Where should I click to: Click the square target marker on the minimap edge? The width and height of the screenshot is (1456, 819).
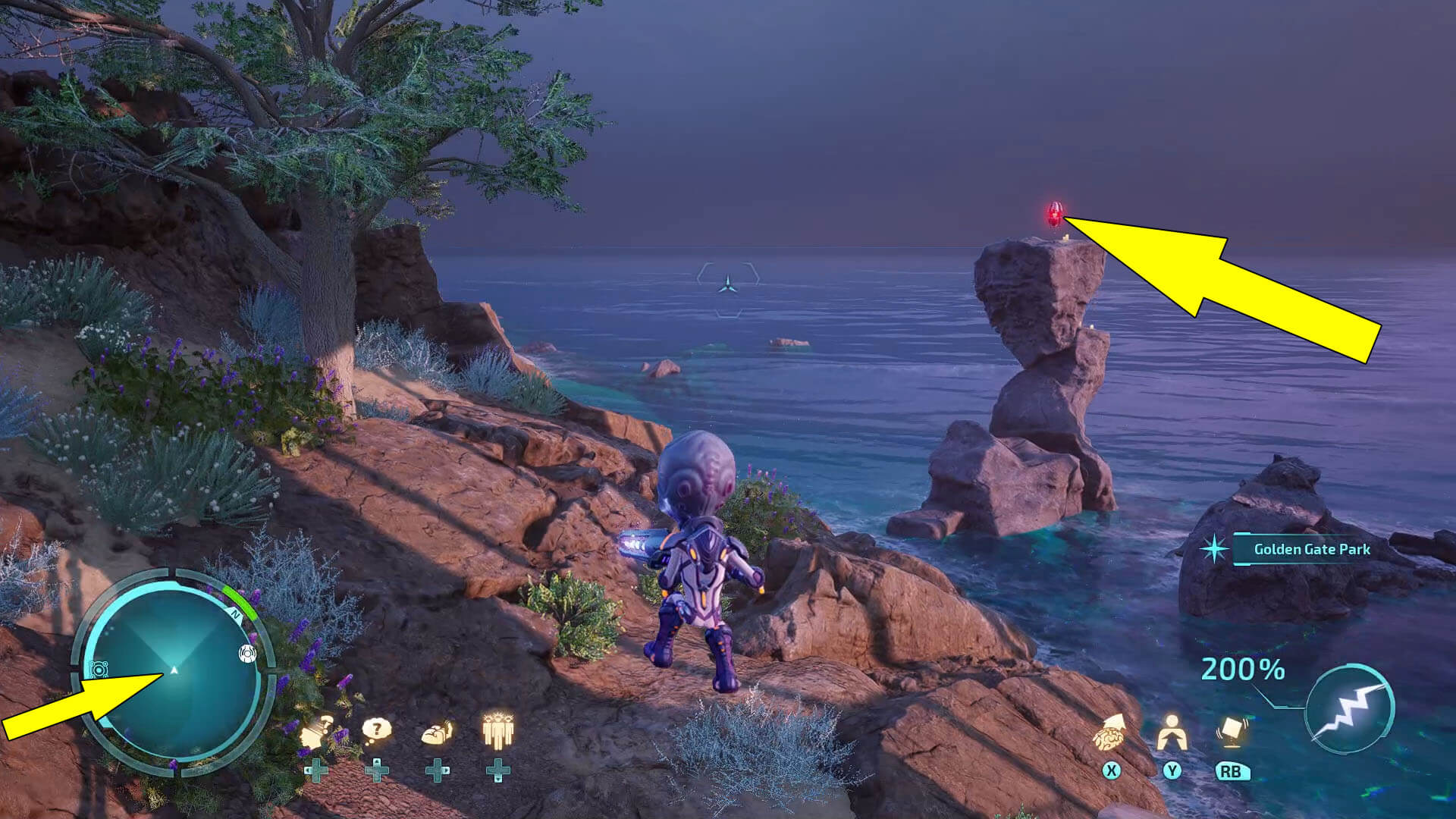click(99, 669)
